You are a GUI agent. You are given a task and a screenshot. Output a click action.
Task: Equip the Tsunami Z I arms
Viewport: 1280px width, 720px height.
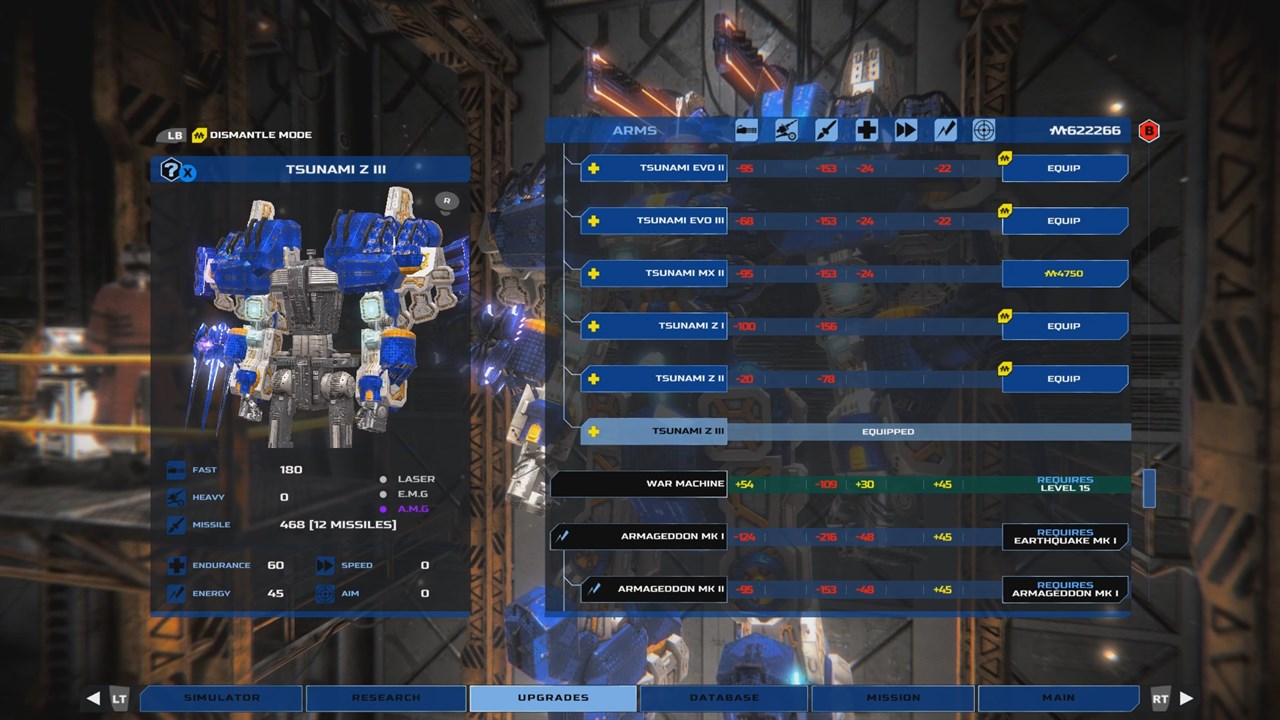(x=1064, y=326)
